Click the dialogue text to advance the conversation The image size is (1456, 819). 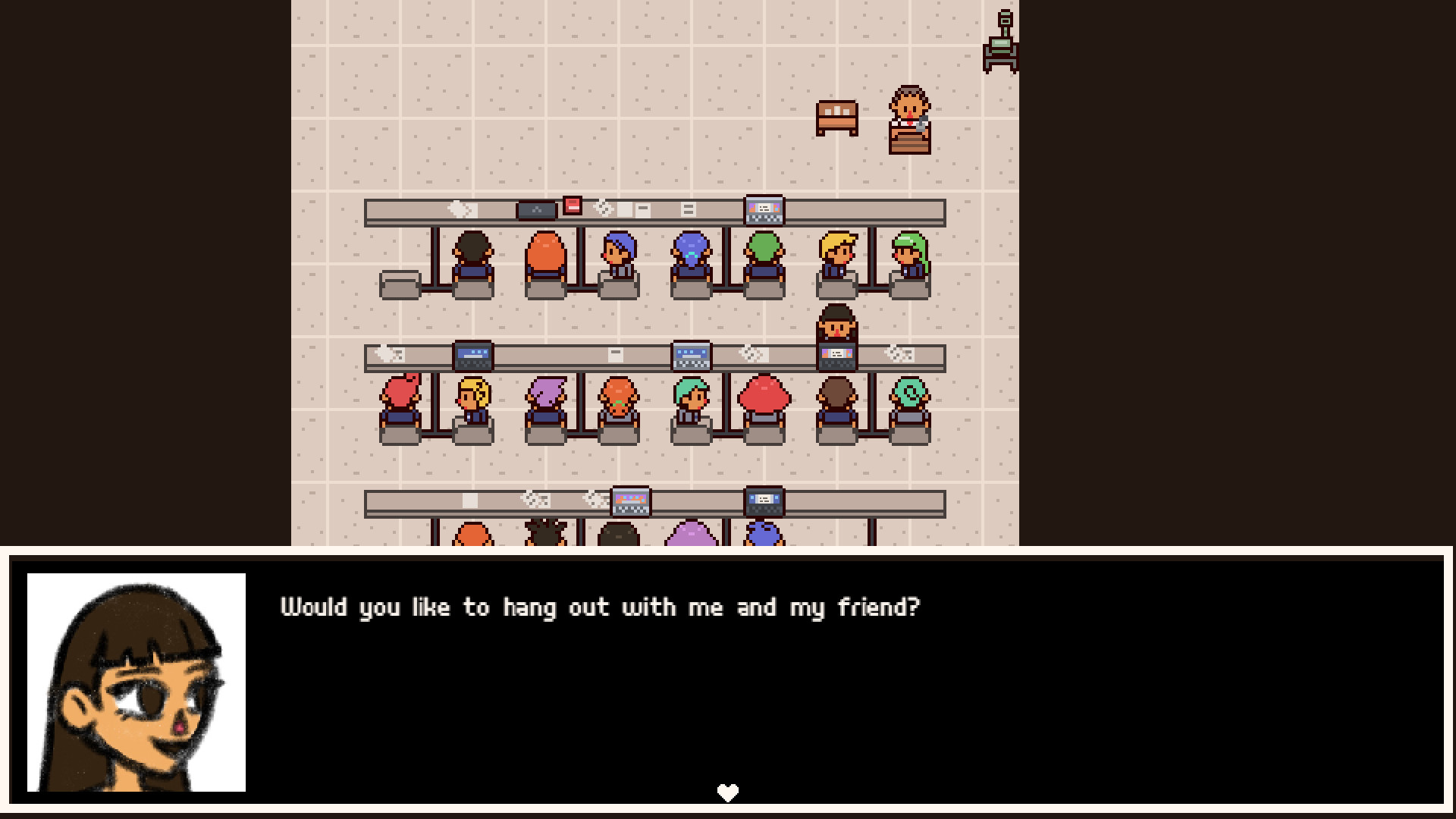pyautogui.click(x=599, y=606)
